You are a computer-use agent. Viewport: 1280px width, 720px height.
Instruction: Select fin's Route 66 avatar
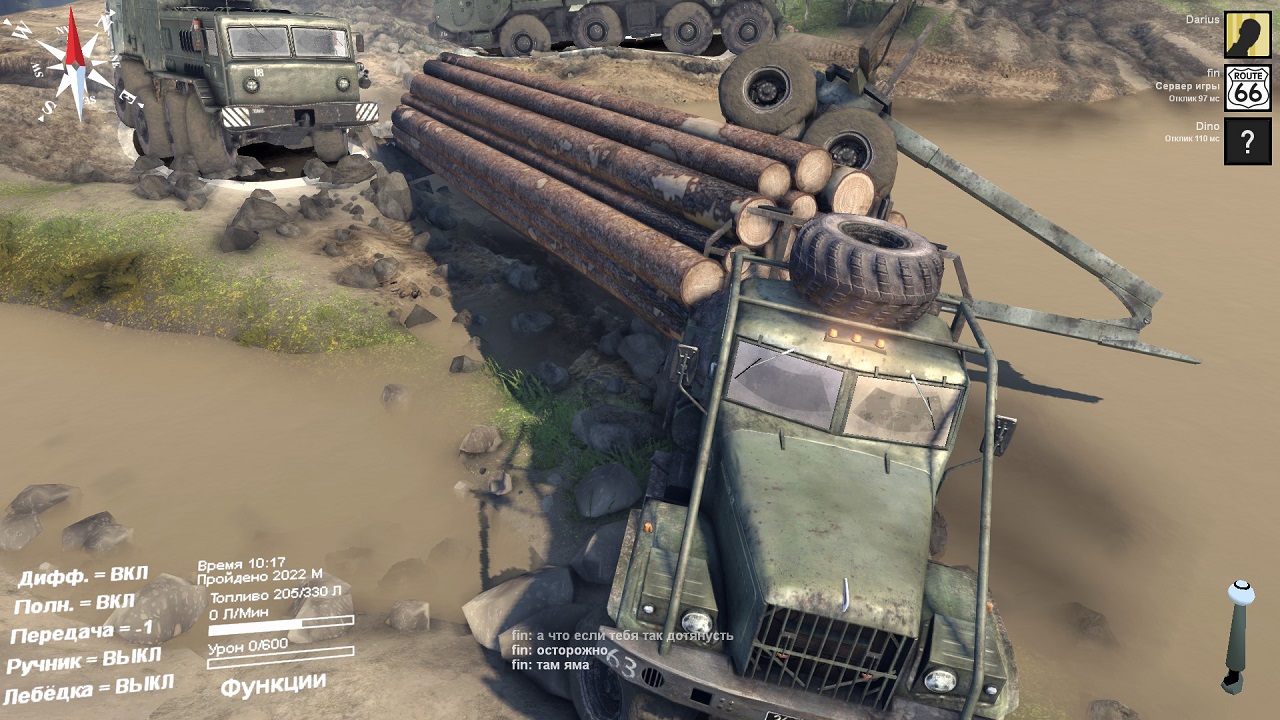point(1247,88)
